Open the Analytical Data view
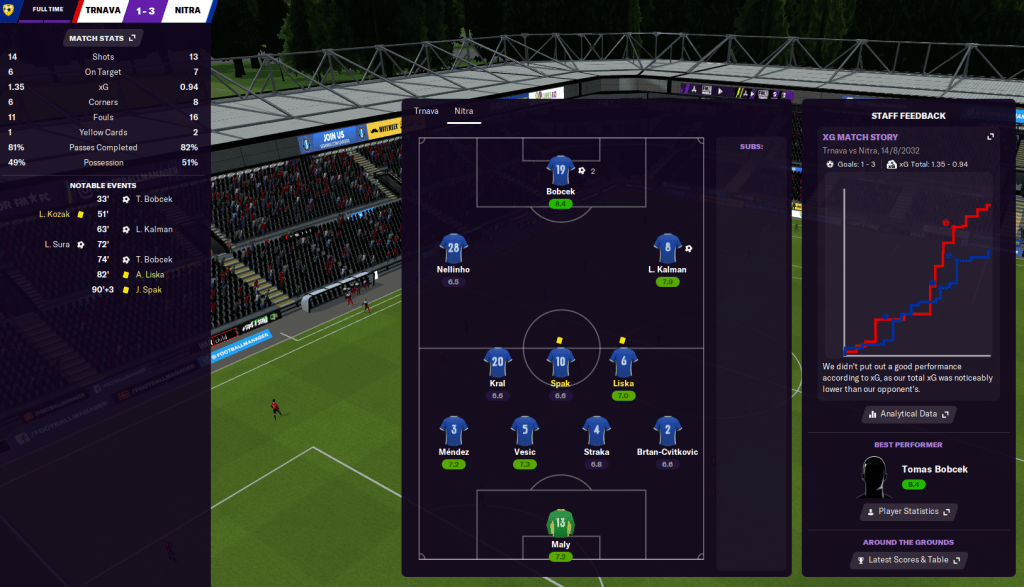The image size is (1024, 587). [908, 413]
